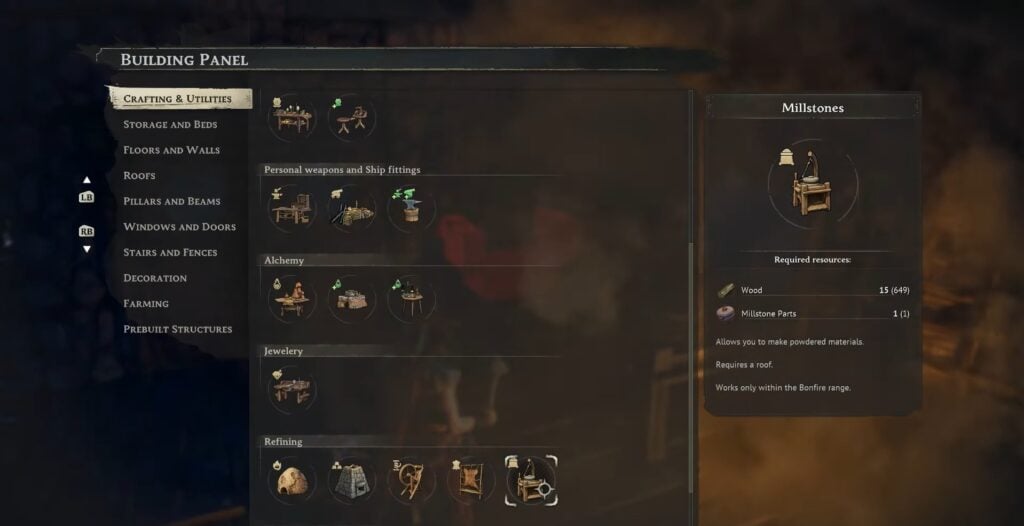This screenshot has height=526, width=1024.
Task: Pick the stone furnace building icon
Action: pos(351,481)
